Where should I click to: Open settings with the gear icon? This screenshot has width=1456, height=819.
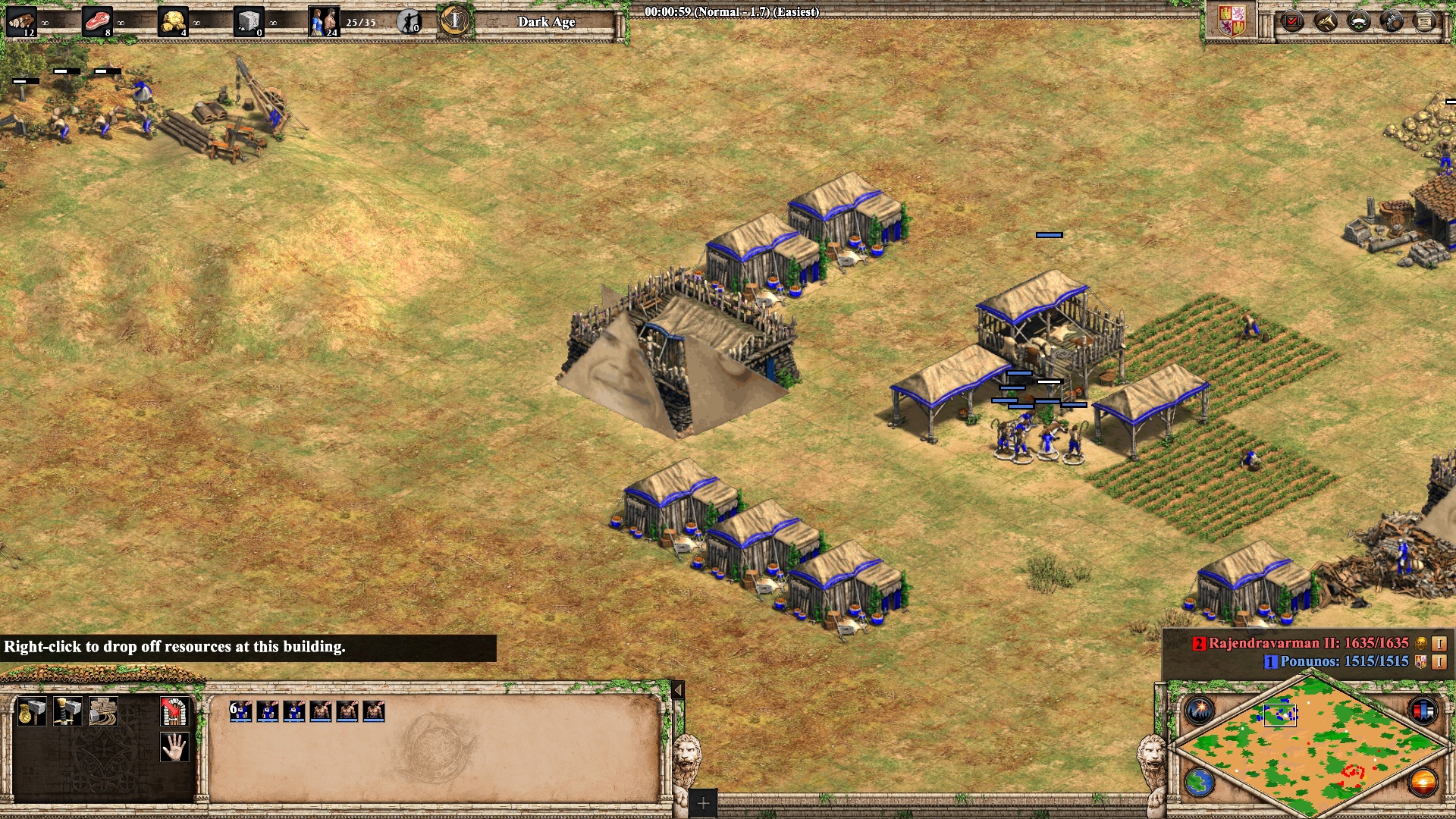[1392, 21]
